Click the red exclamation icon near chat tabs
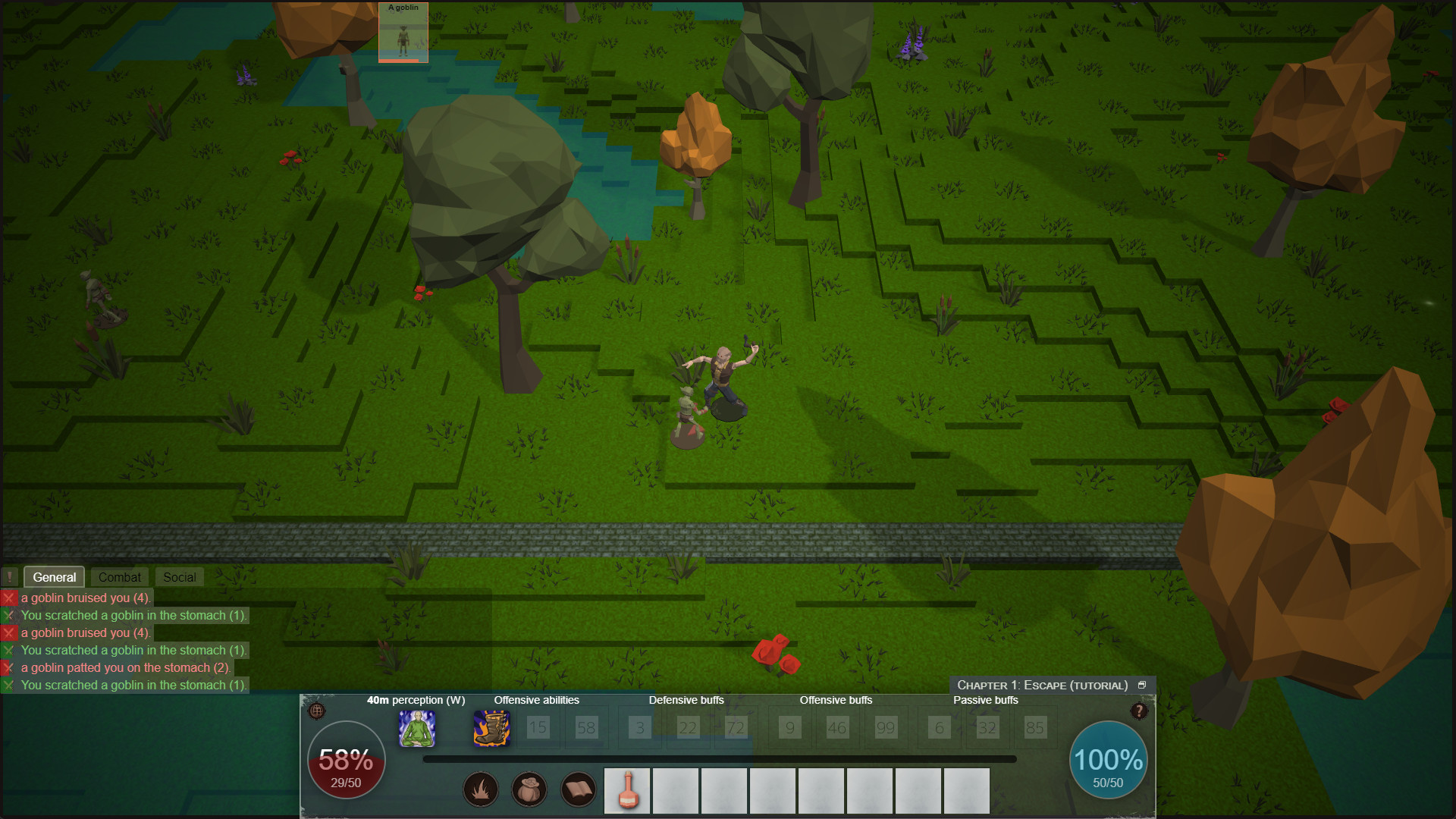Image resolution: width=1456 pixels, height=819 pixels. (9, 577)
